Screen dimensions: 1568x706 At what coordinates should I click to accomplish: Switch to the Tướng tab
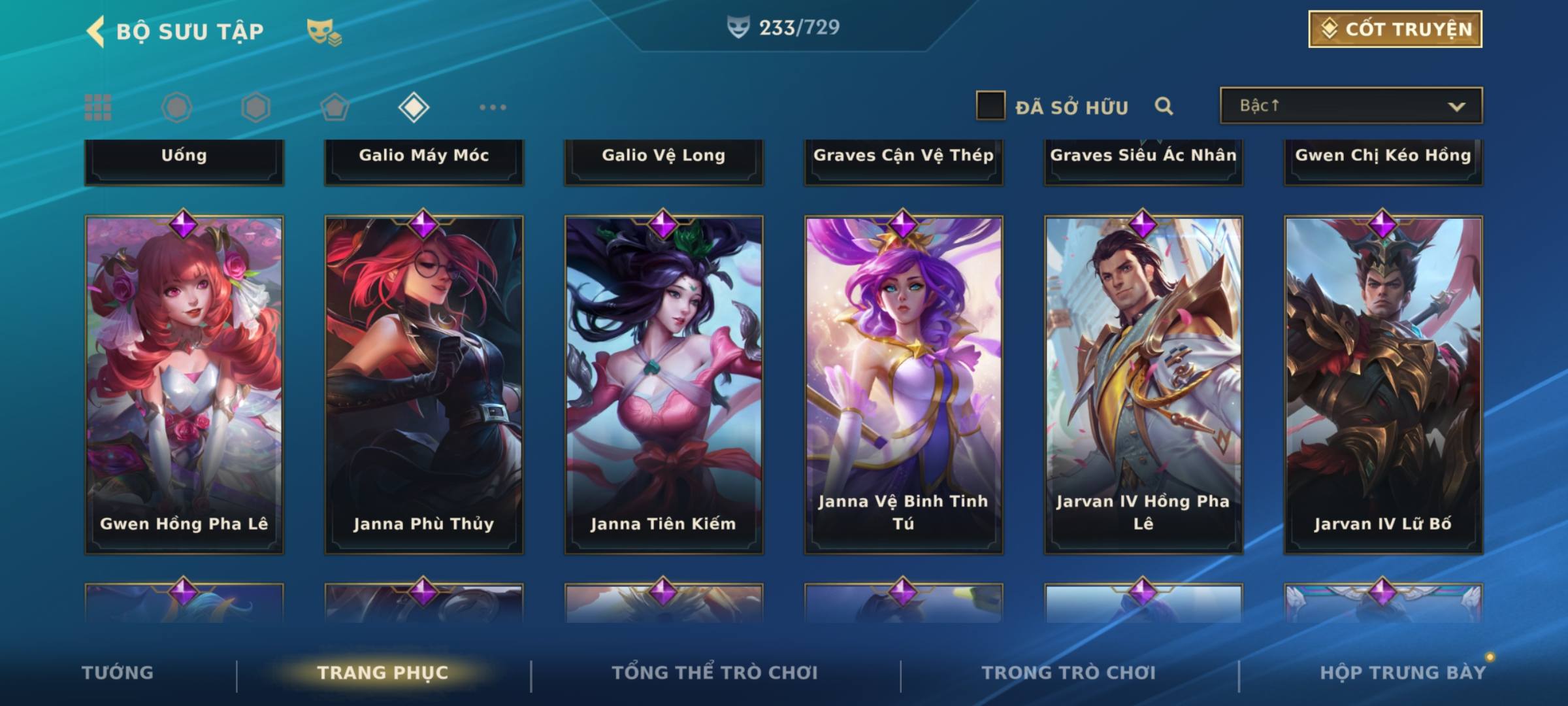pyautogui.click(x=118, y=673)
